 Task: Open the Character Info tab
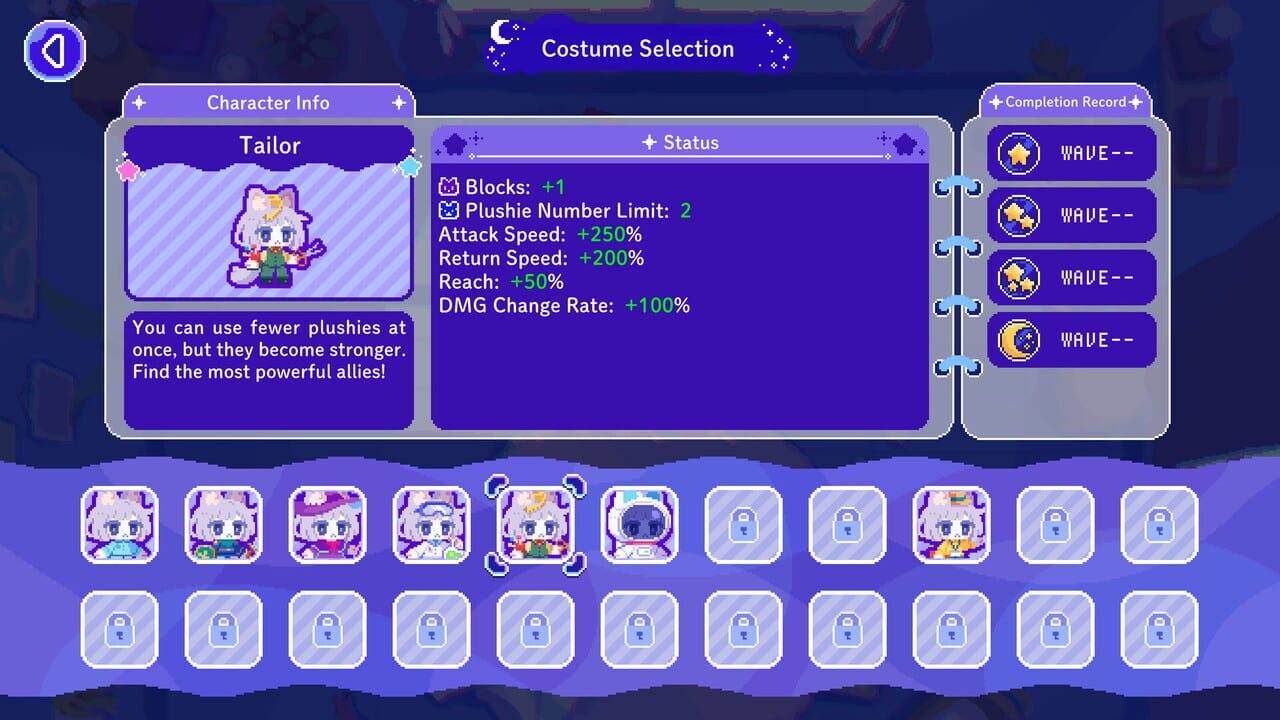point(268,103)
